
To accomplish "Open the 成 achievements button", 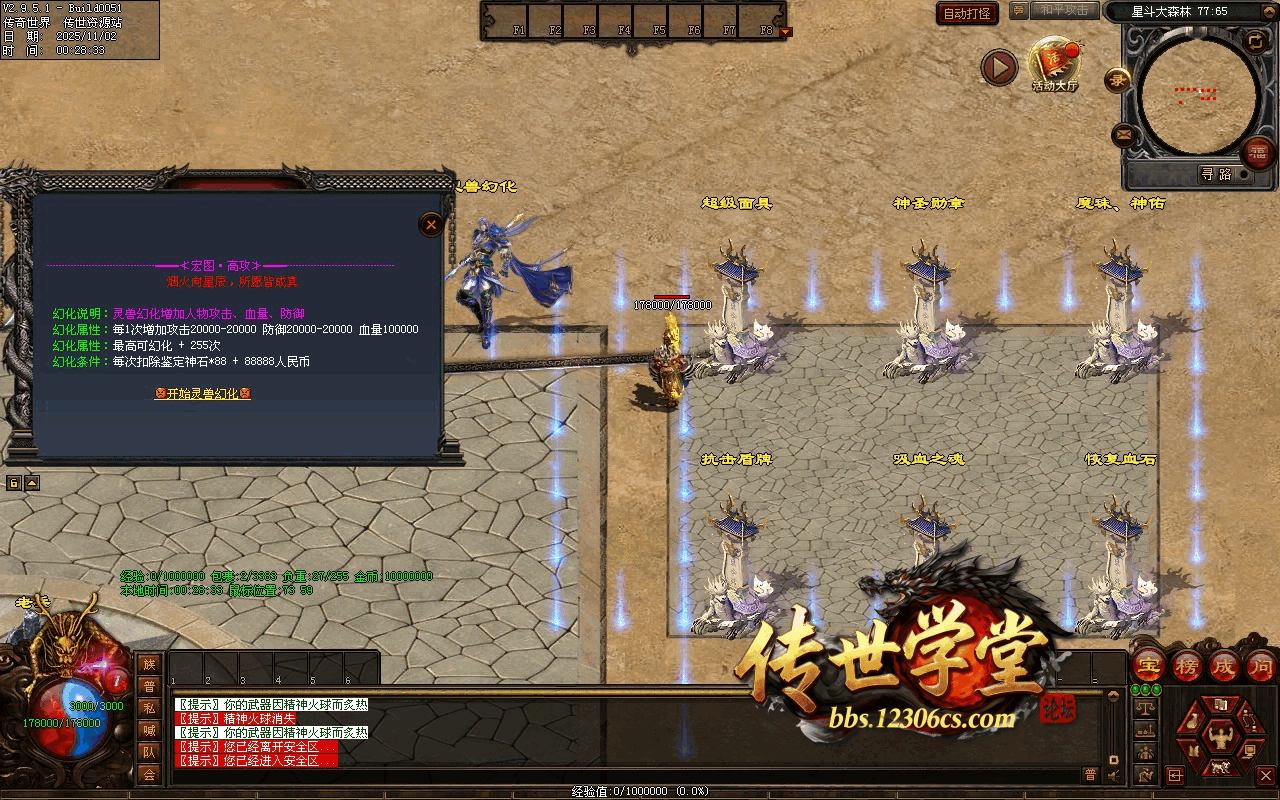I will click(x=1224, y=667).
